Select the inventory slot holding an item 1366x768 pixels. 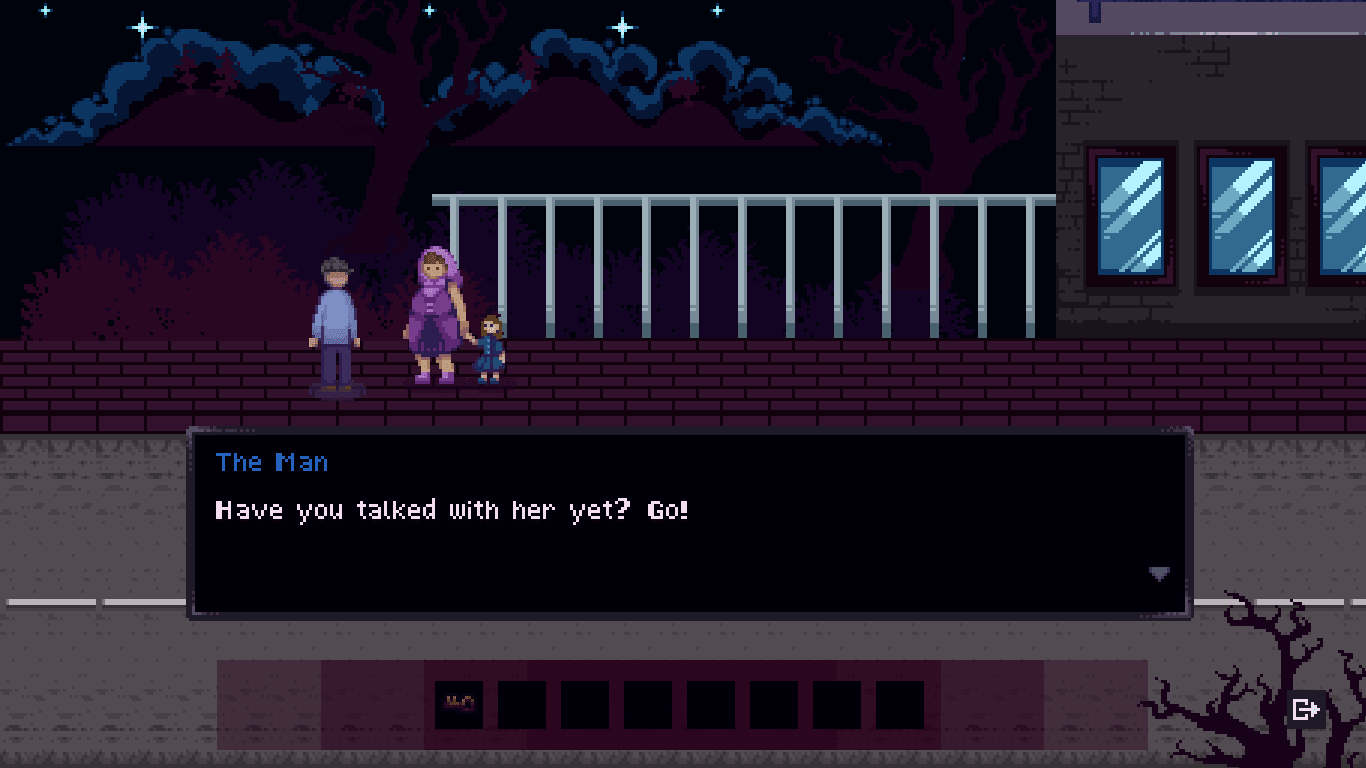(x=459, y=704)
